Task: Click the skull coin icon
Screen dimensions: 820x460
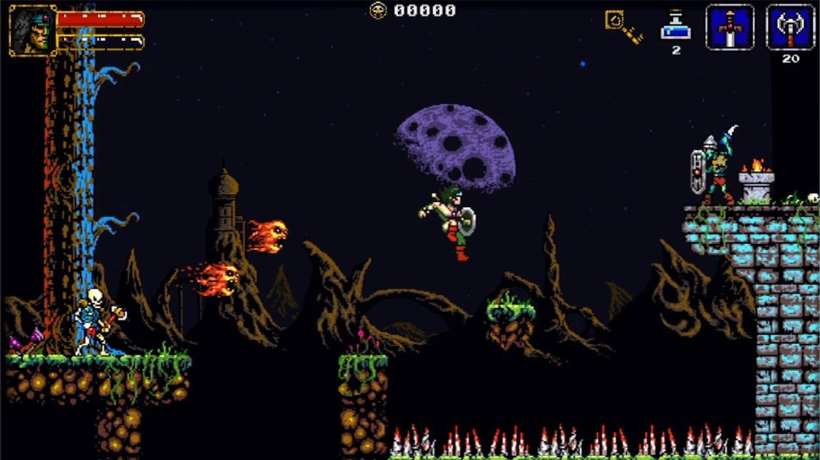Action: (x=378, y=10)
